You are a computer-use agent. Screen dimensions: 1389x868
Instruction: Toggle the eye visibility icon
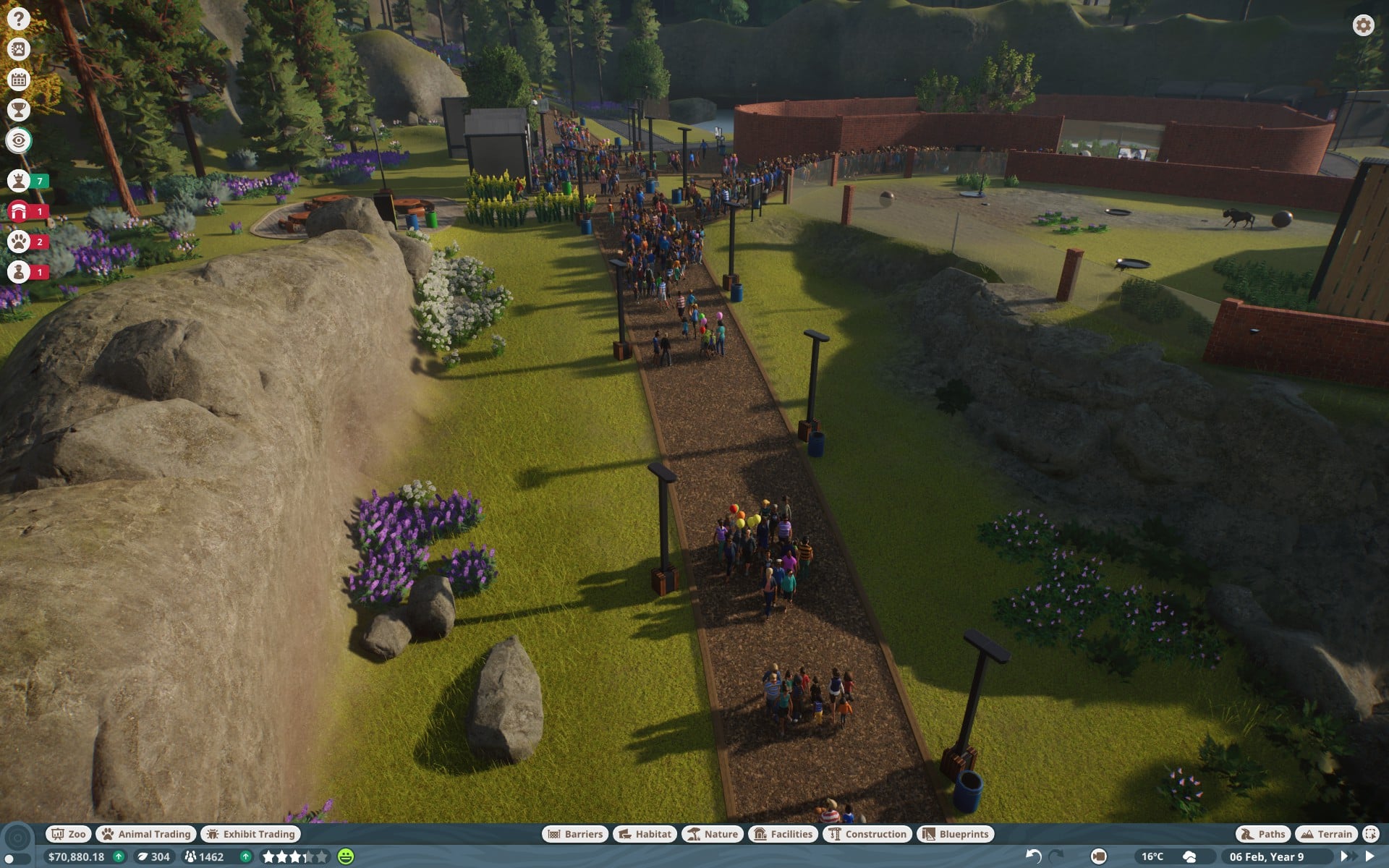tap(19, 140)
